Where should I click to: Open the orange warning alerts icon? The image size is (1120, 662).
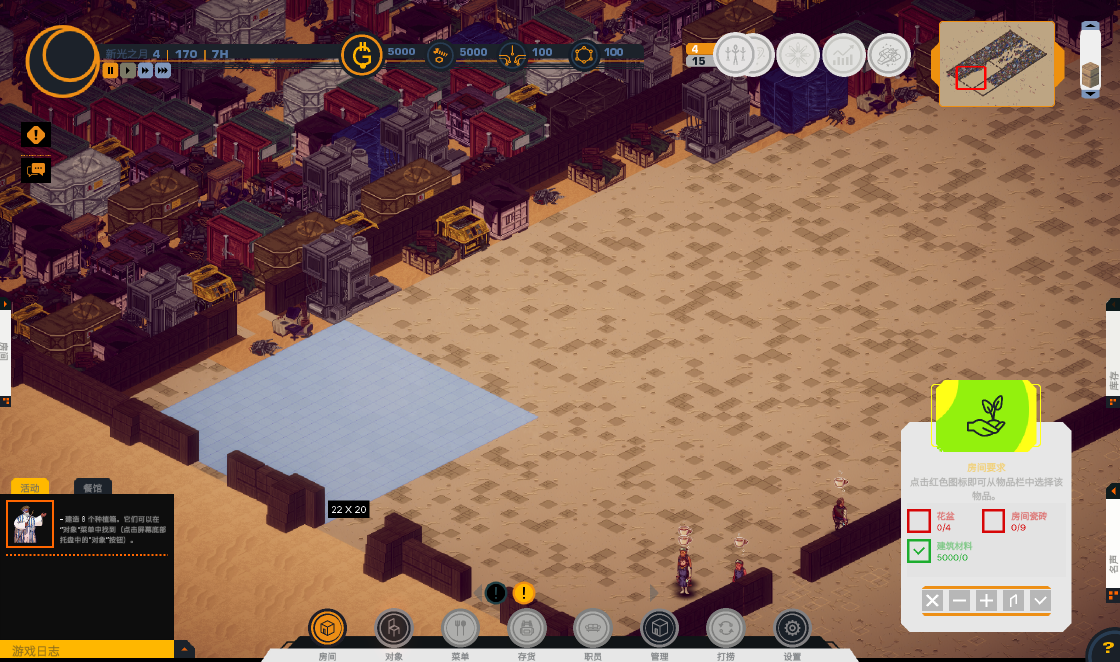point(36,134)
